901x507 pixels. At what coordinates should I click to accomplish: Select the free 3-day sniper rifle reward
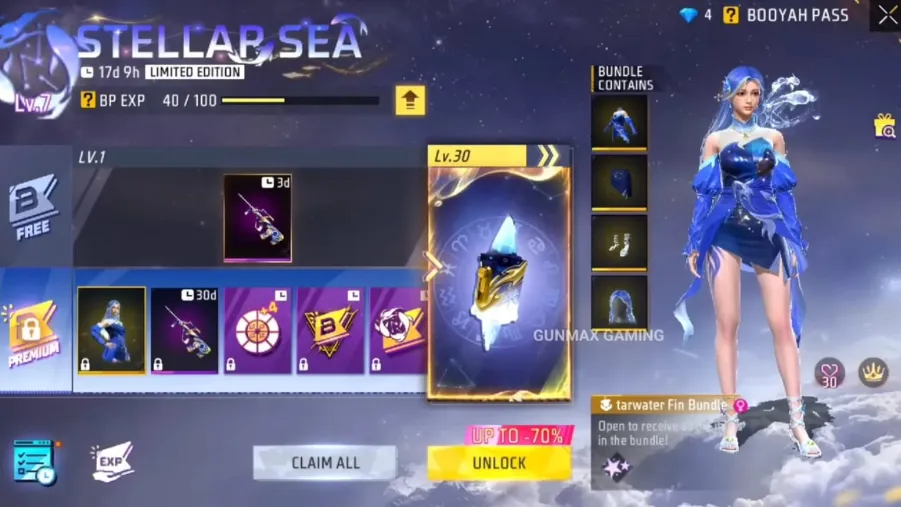(257, 218)
